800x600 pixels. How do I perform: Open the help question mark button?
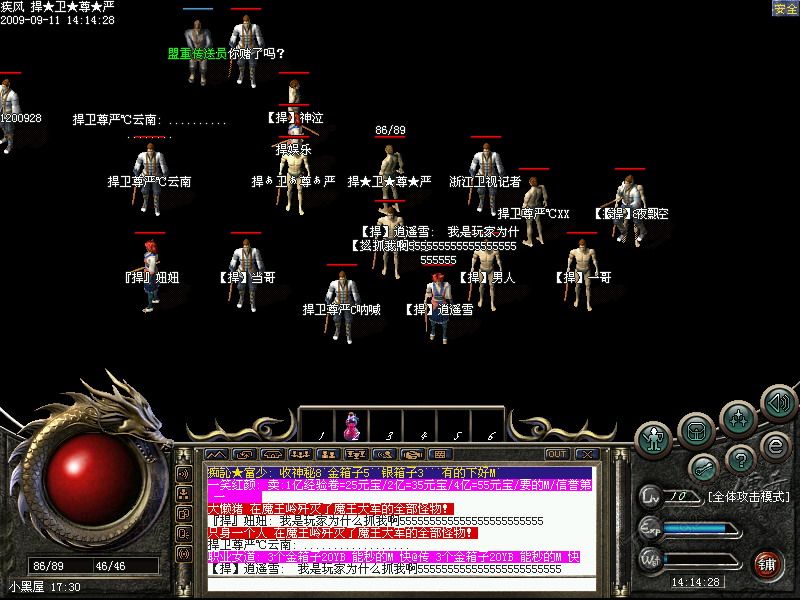tap(741, 457)
